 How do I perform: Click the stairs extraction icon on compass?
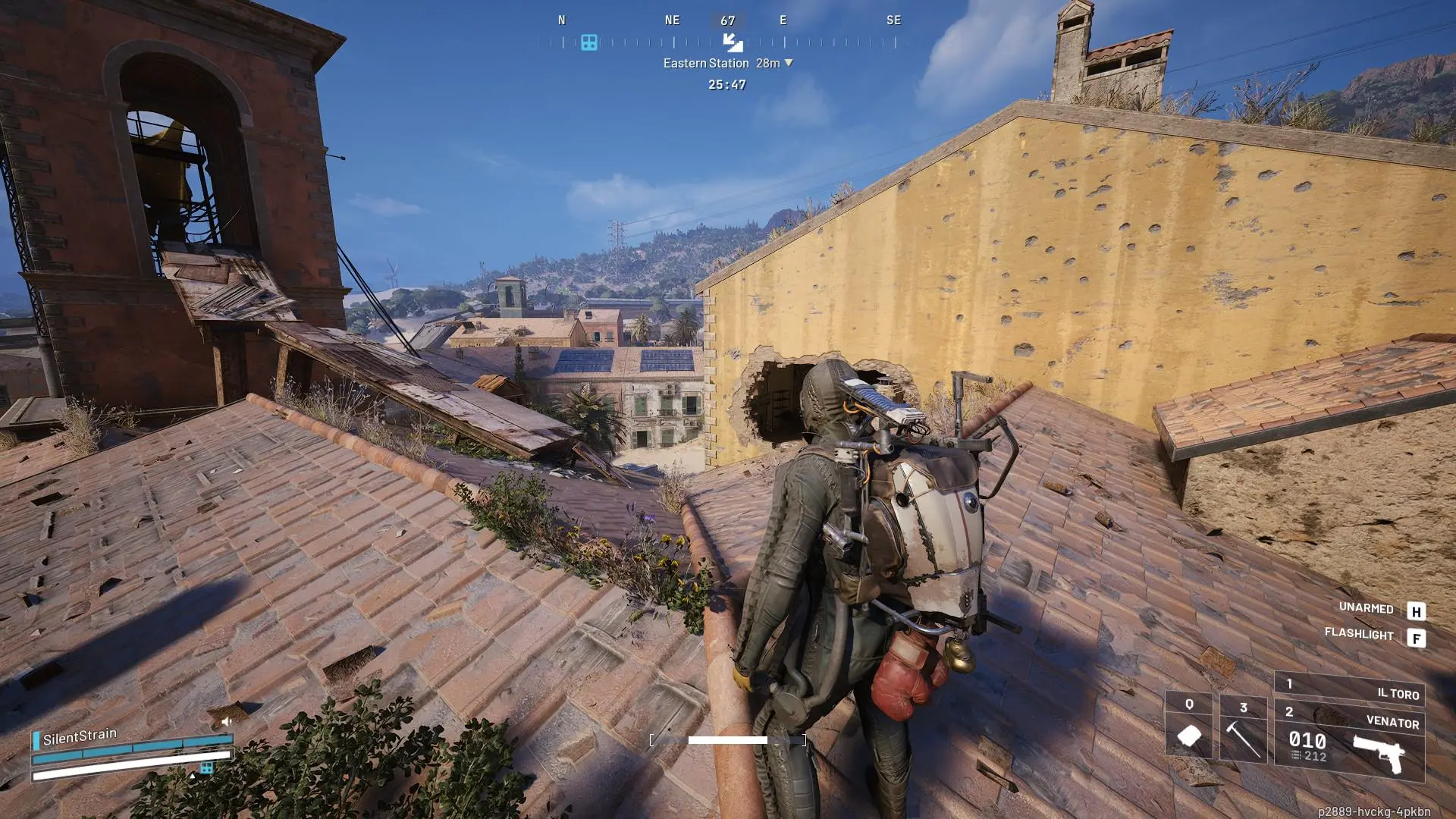(x=732, y=42)
